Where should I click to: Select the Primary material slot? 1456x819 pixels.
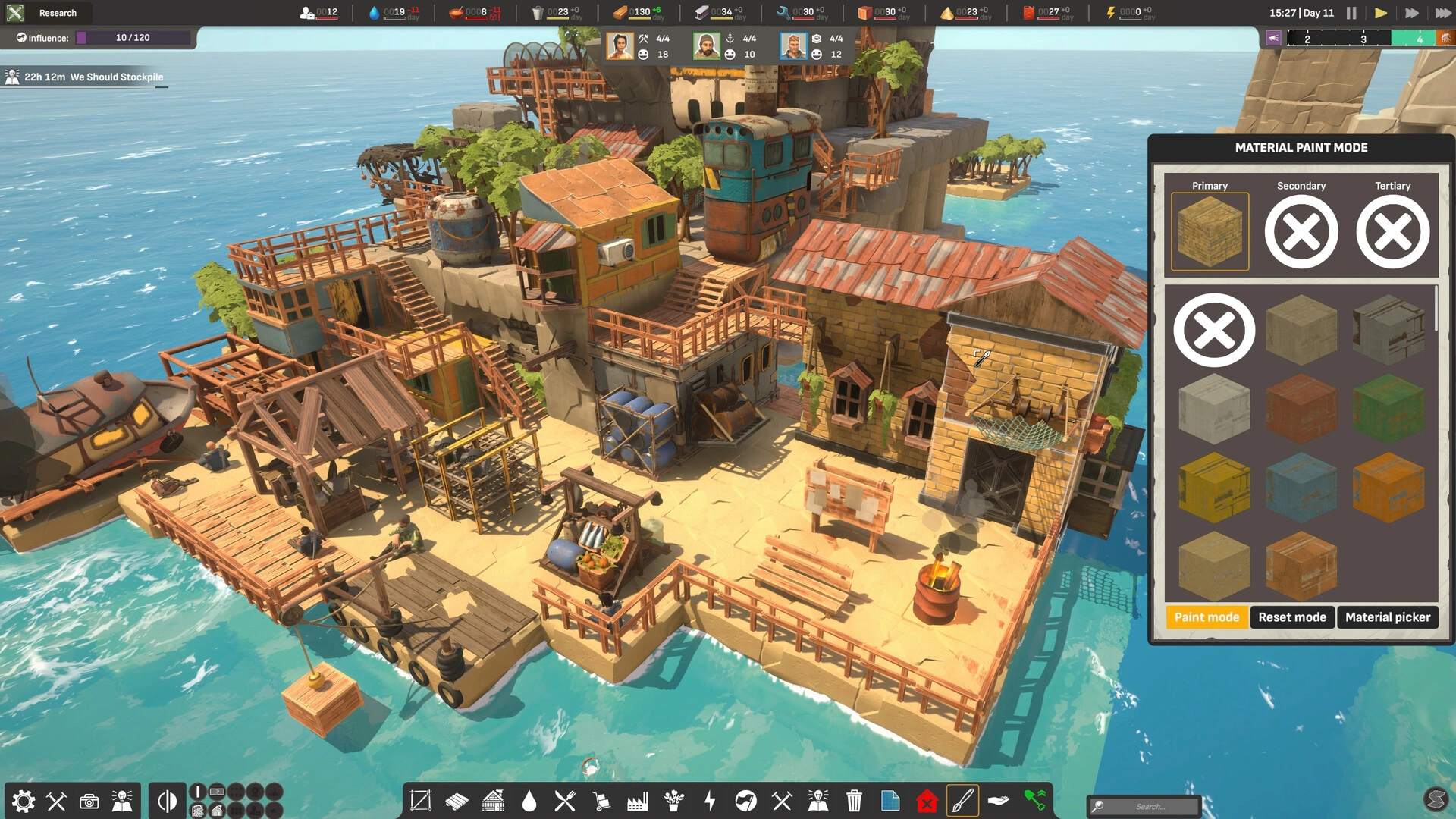1209,231
